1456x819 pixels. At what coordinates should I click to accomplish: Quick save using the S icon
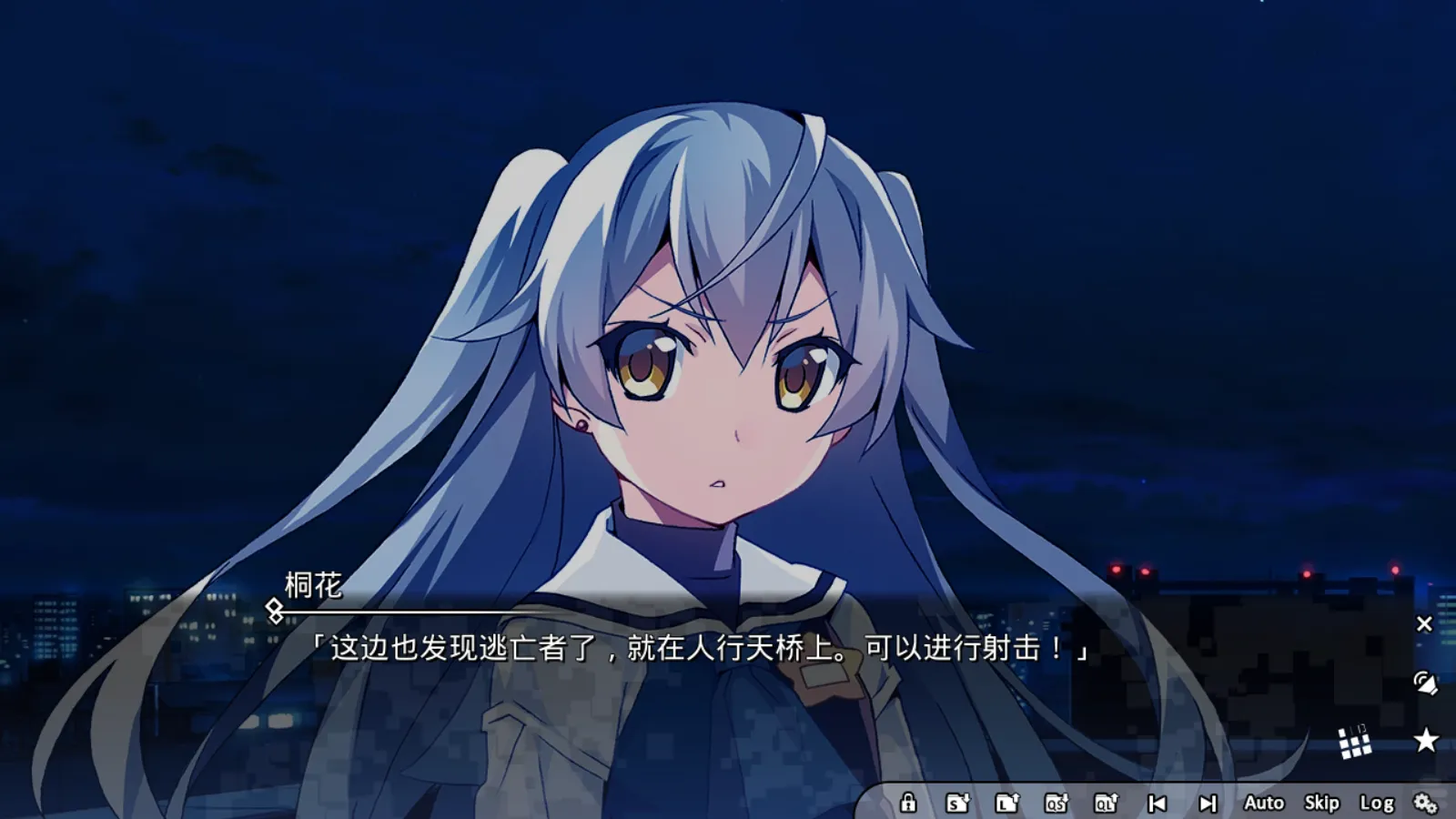point(957,804)
